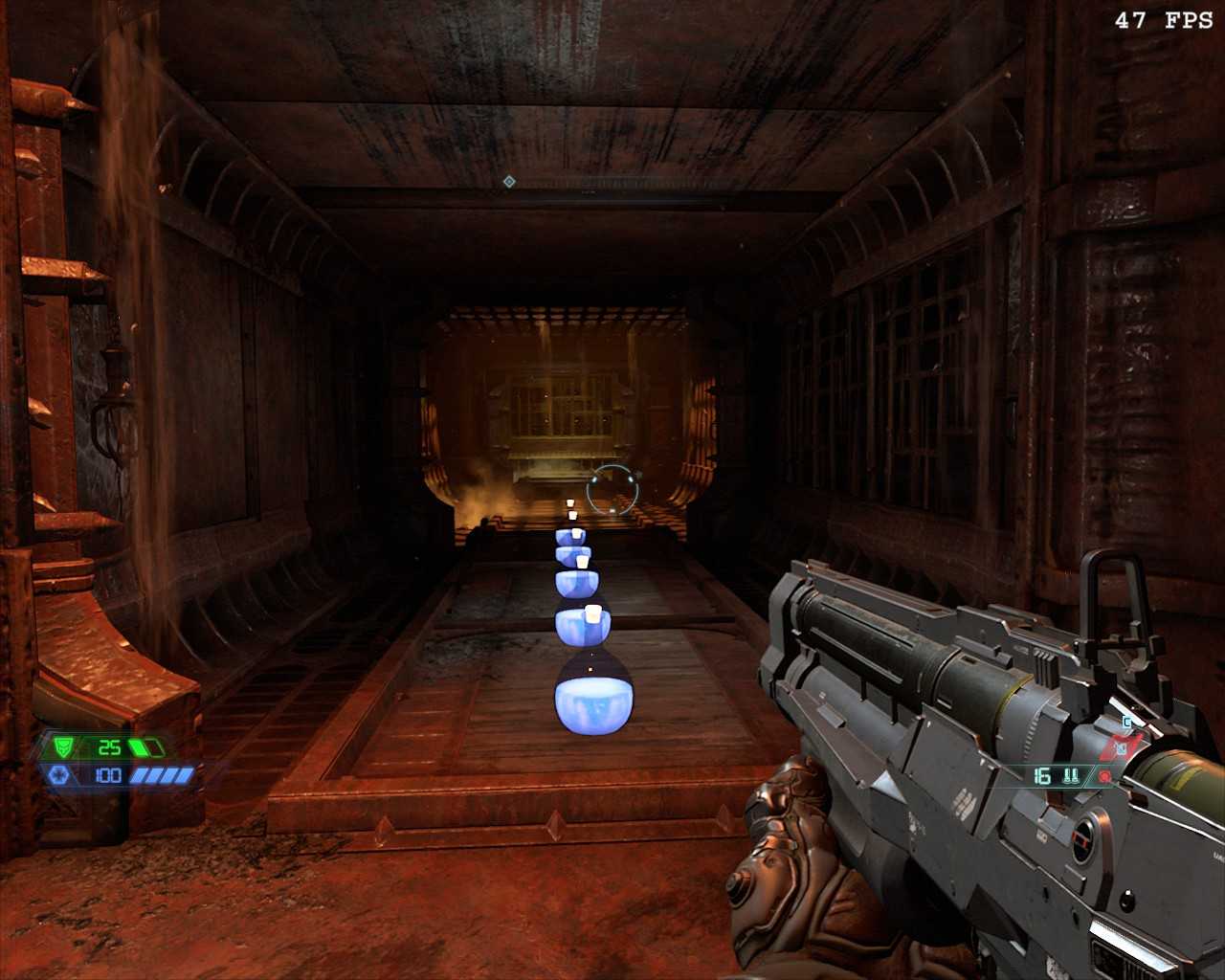This screenshot has height=980, width=1225.
Task: Click the diamond objective marker
Action: click(509, 181)
